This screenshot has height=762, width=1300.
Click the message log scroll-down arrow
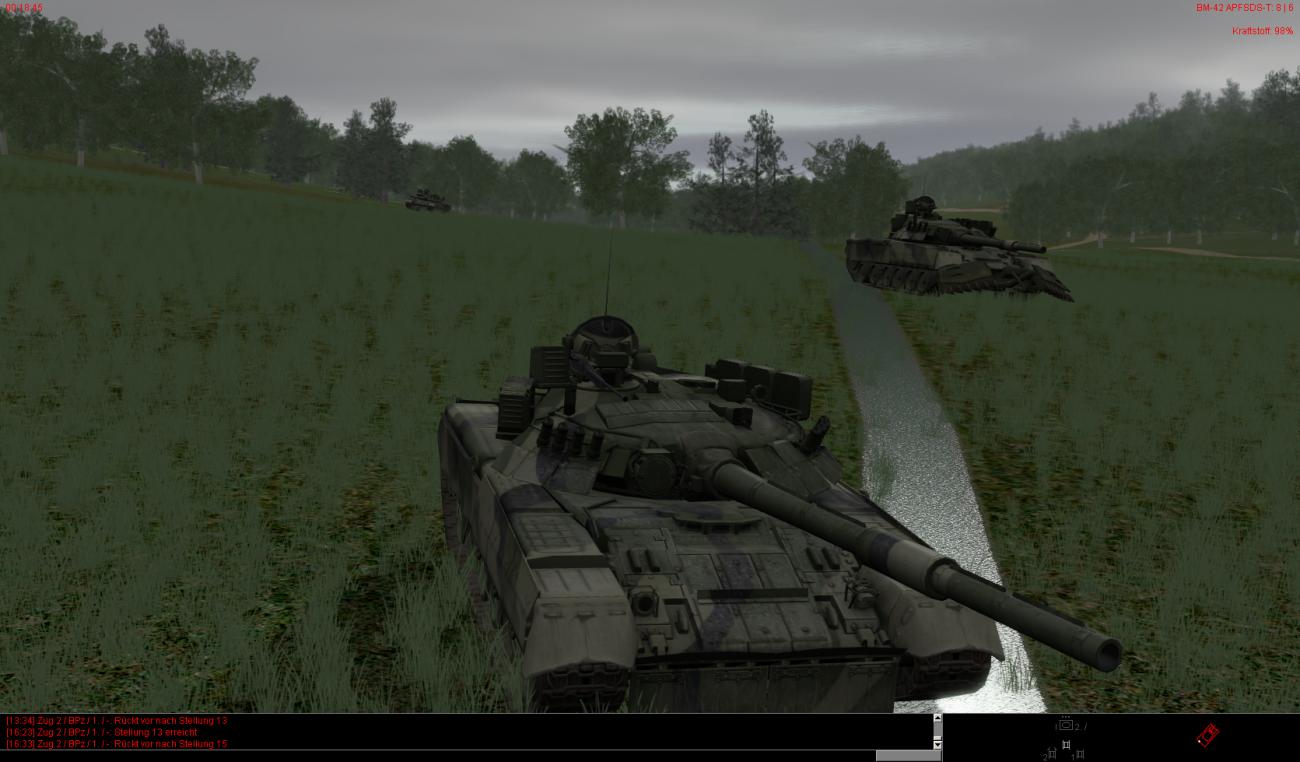tap(937, 744)
